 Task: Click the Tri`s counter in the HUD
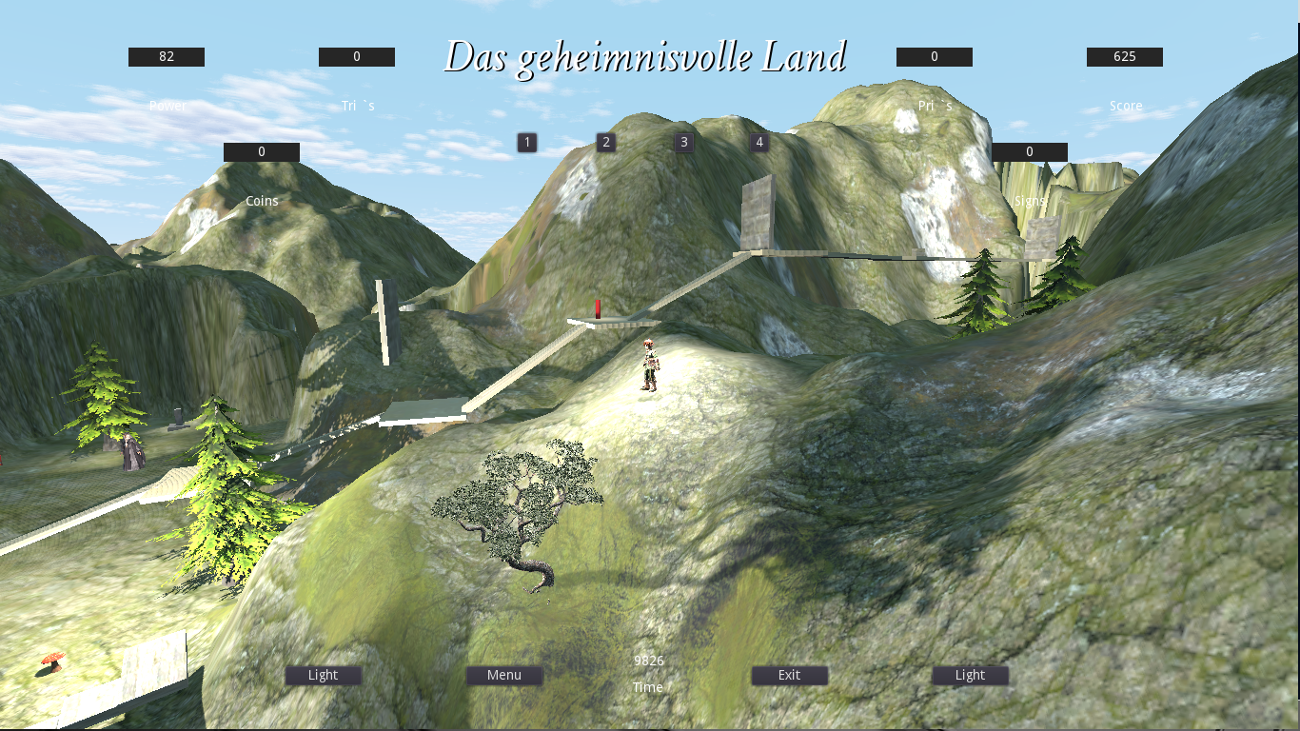(x=358, y=56)
